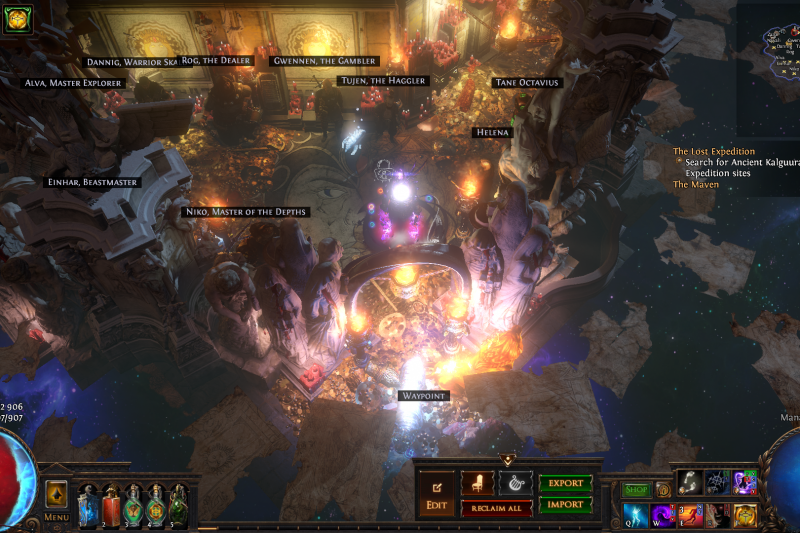The width and height of the screenshot is (800, 533).
Task: Activate the W-bound purple vortex skill
Action: (x=663, y=515)
